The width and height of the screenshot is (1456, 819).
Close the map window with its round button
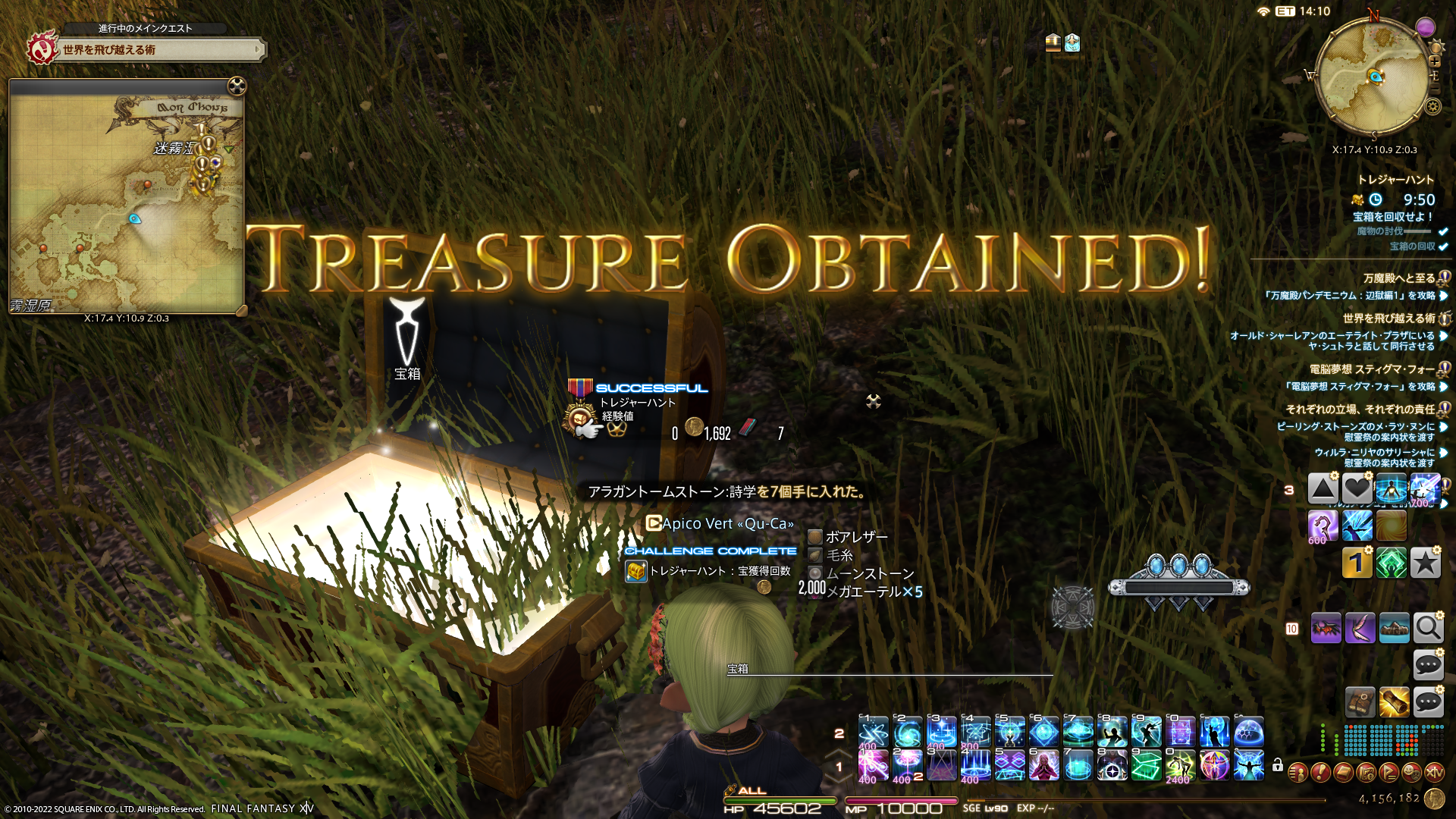click(x=237, y=86)
